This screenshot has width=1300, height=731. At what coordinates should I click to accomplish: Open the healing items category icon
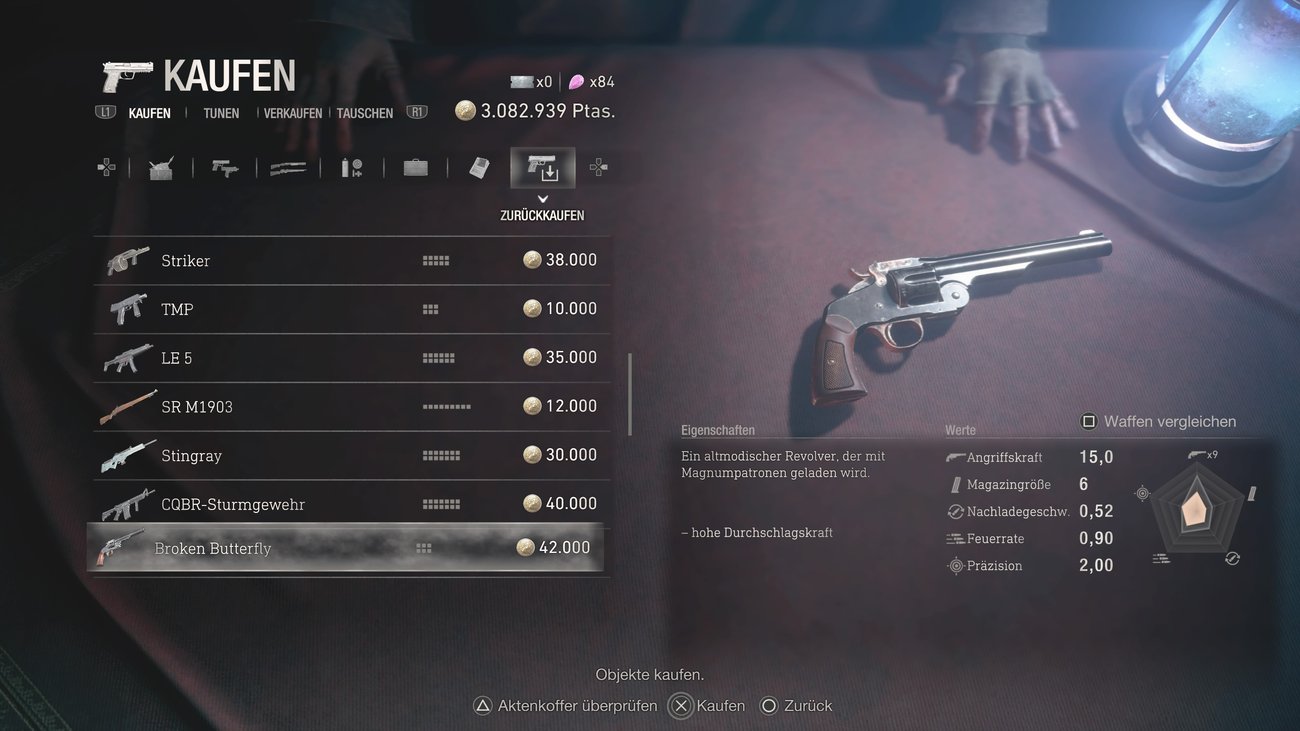(351, 167)
